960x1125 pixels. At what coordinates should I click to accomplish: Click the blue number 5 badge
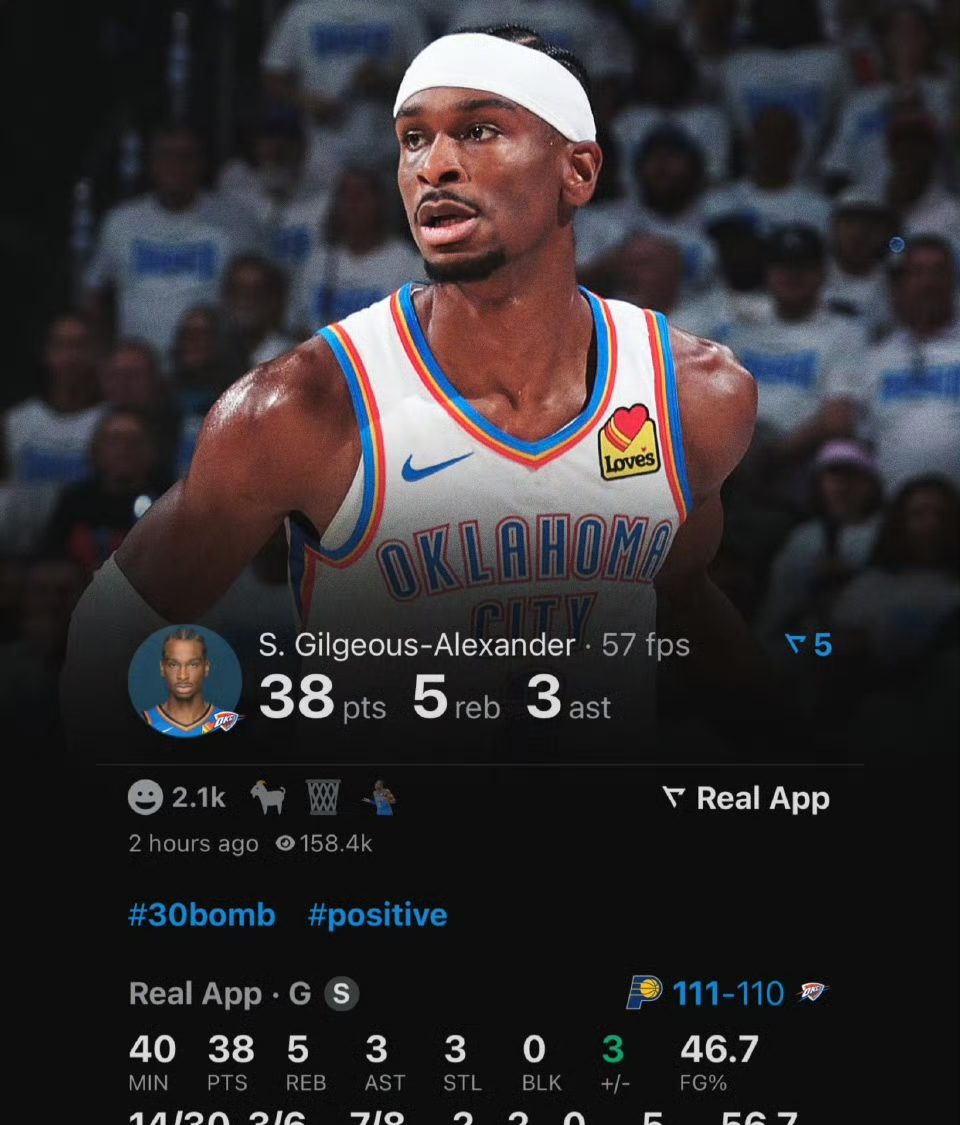point(810,645)
